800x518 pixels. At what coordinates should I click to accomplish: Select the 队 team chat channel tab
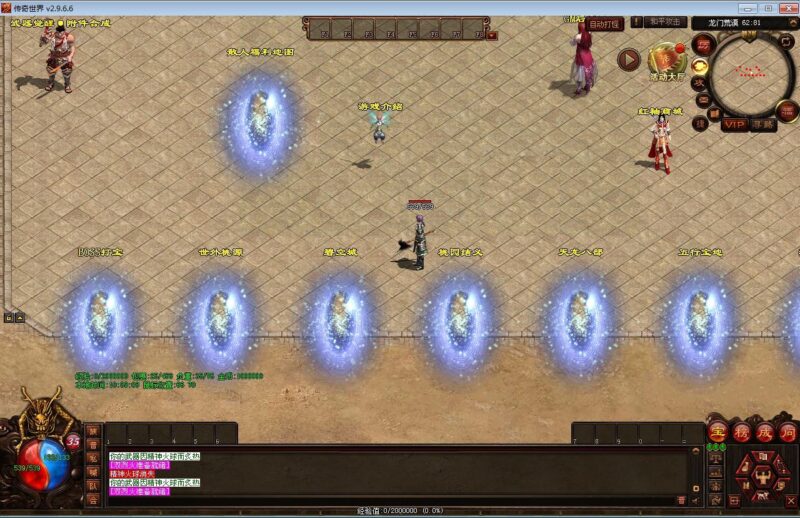click(x=92, y=486)
